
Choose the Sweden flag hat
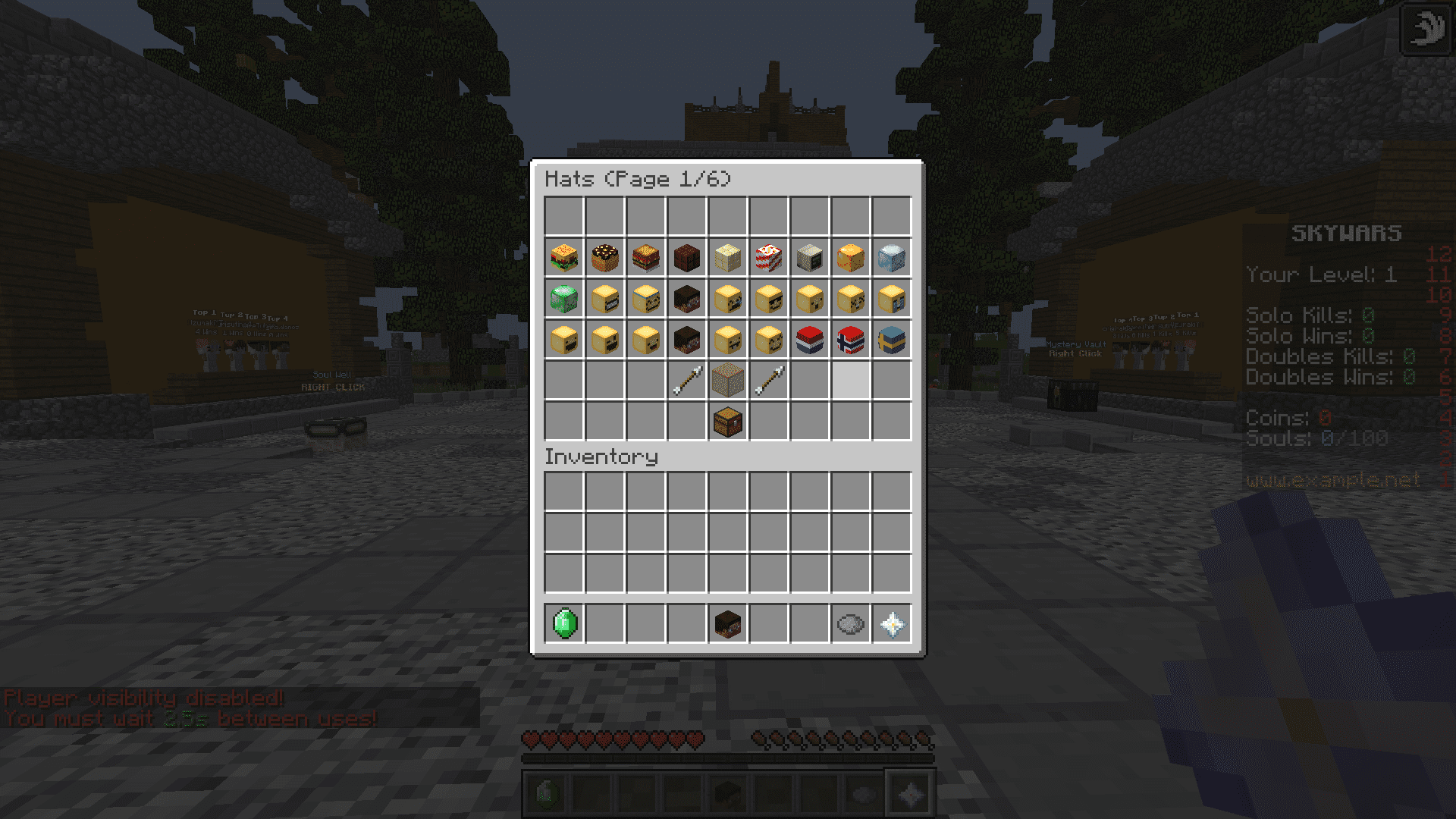click(892, 340)
